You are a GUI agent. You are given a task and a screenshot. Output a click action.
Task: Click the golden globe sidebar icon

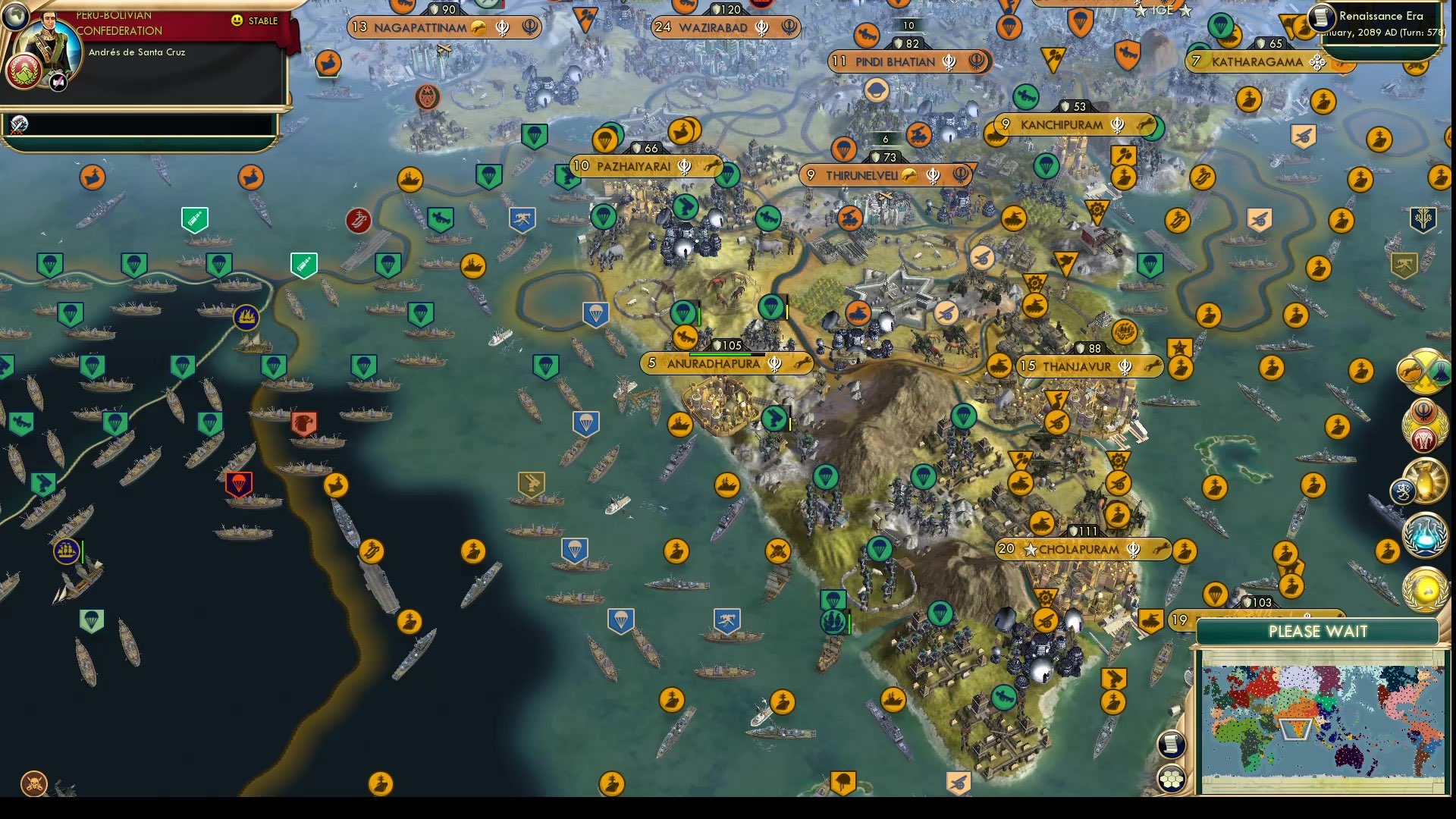(1426, 589)
